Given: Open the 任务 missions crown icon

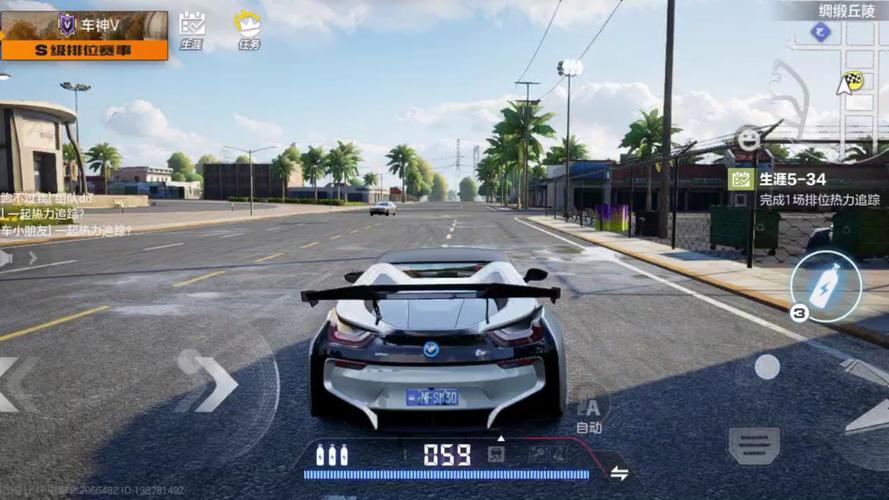Looking at the screenshot, I should [x=248, y=29].
